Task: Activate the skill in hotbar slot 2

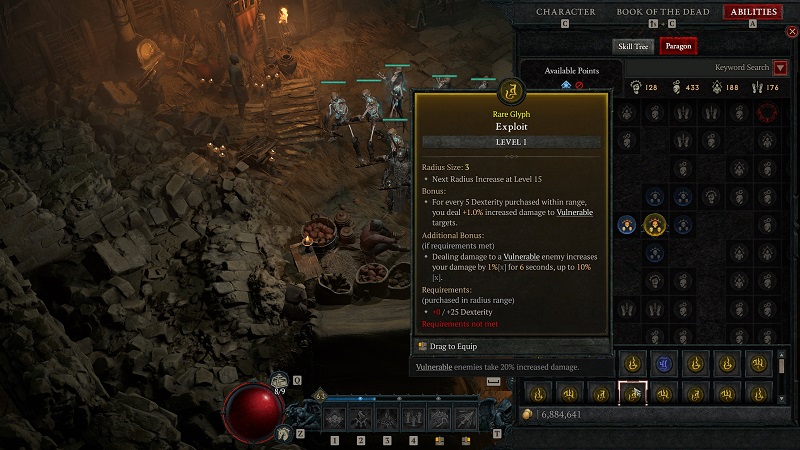Action: tap(361, 419)
